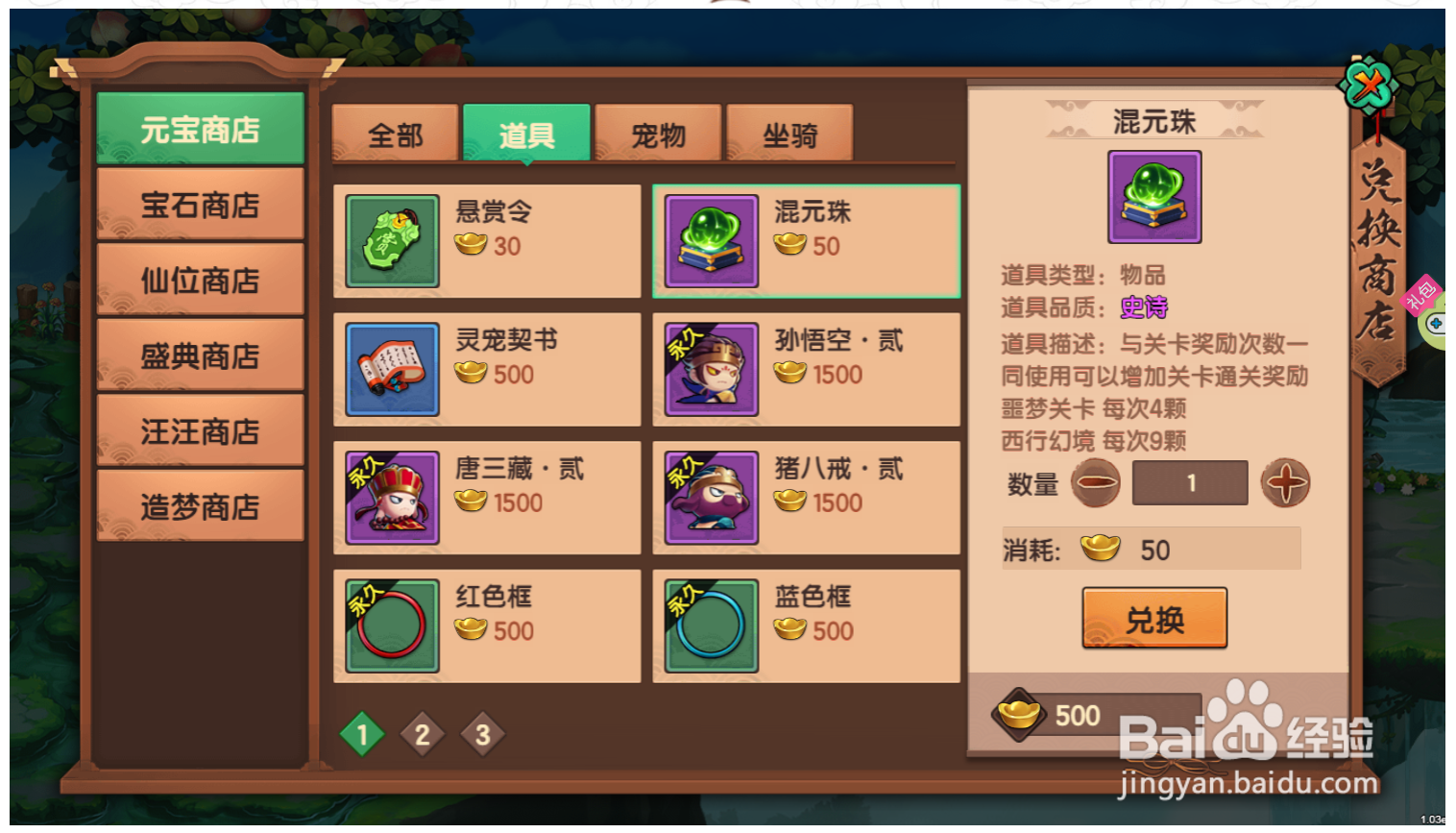This screenshot has width=1456, height=833.
Task: Switch to the 宠物 tab
Action: click(x=659, y=135)
